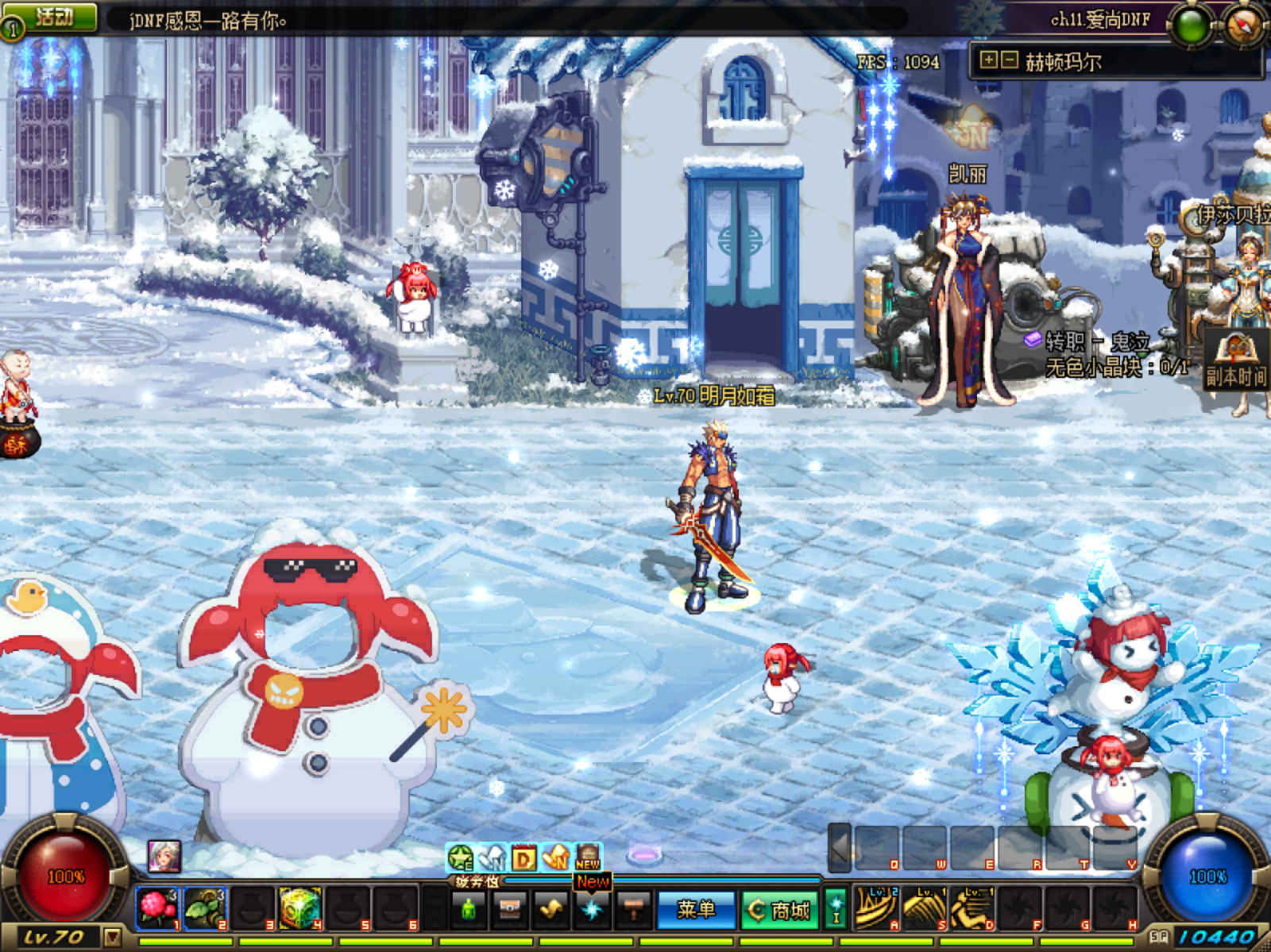The height and width of the screenshot is (952, 1271).
Task: Activate the skill on key D
Action: (x=972, y=908)
